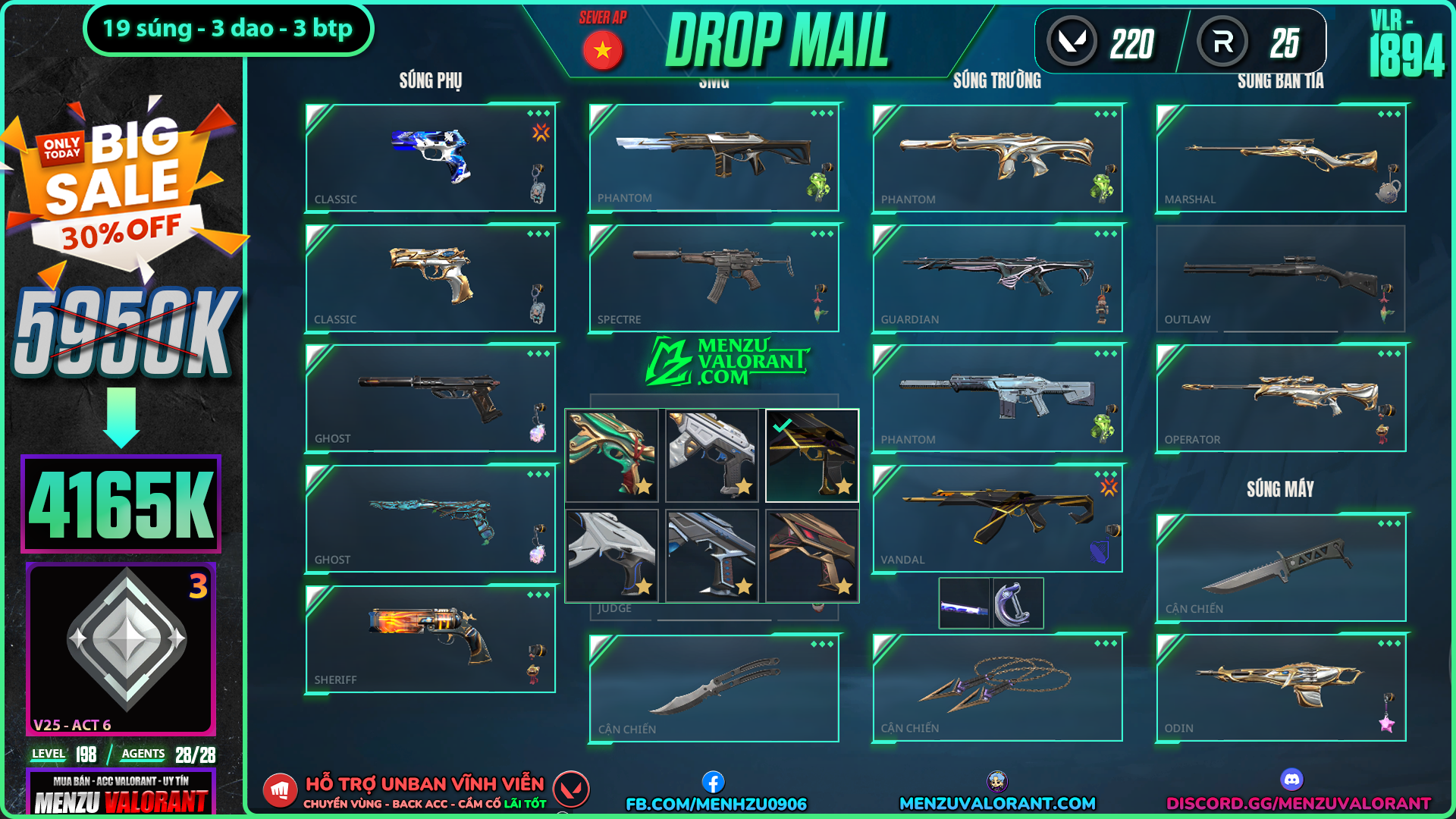The height and width of the screenshot is (819, 1456).
Task: Open the DISCORD.GG/MENZUVALORANT link
Action: pyautogui.click(x=1298, y=803)
